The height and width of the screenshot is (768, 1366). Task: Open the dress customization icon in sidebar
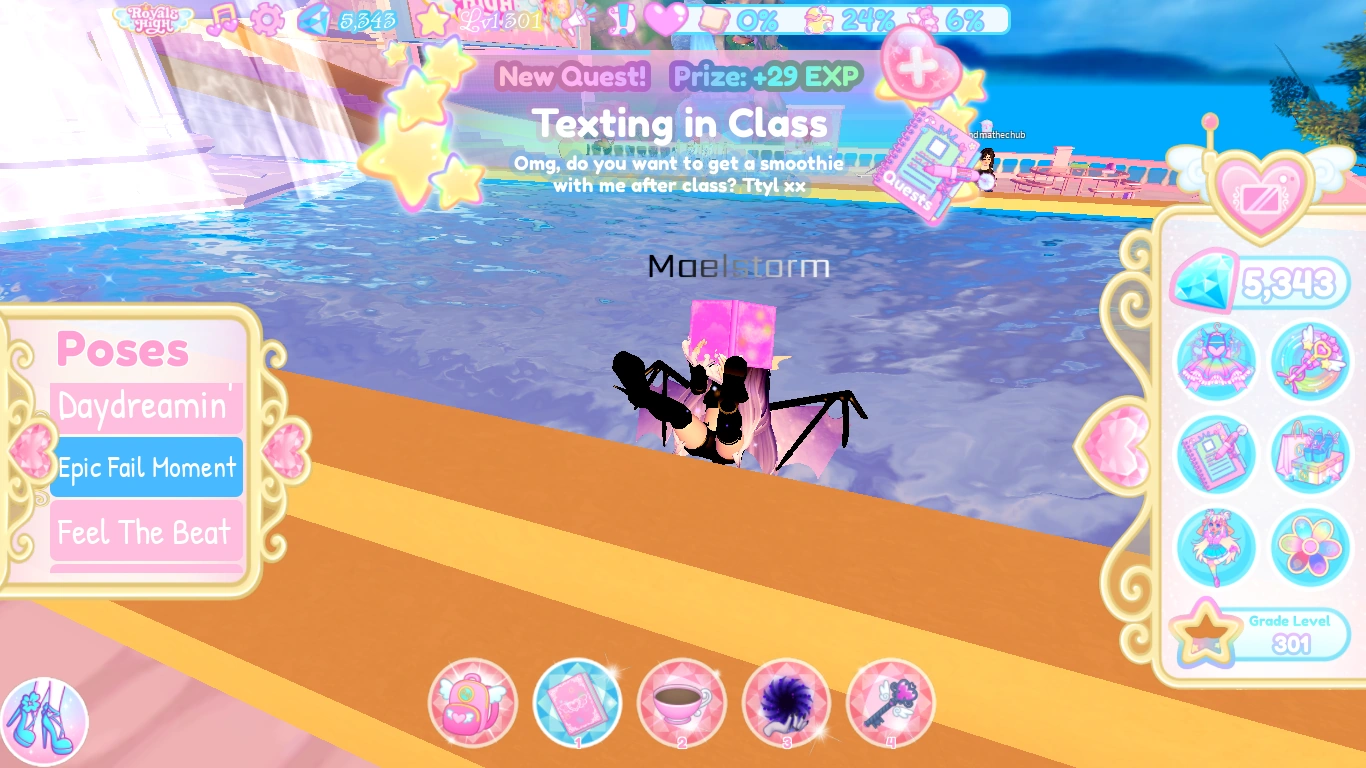click(1216, 362)
